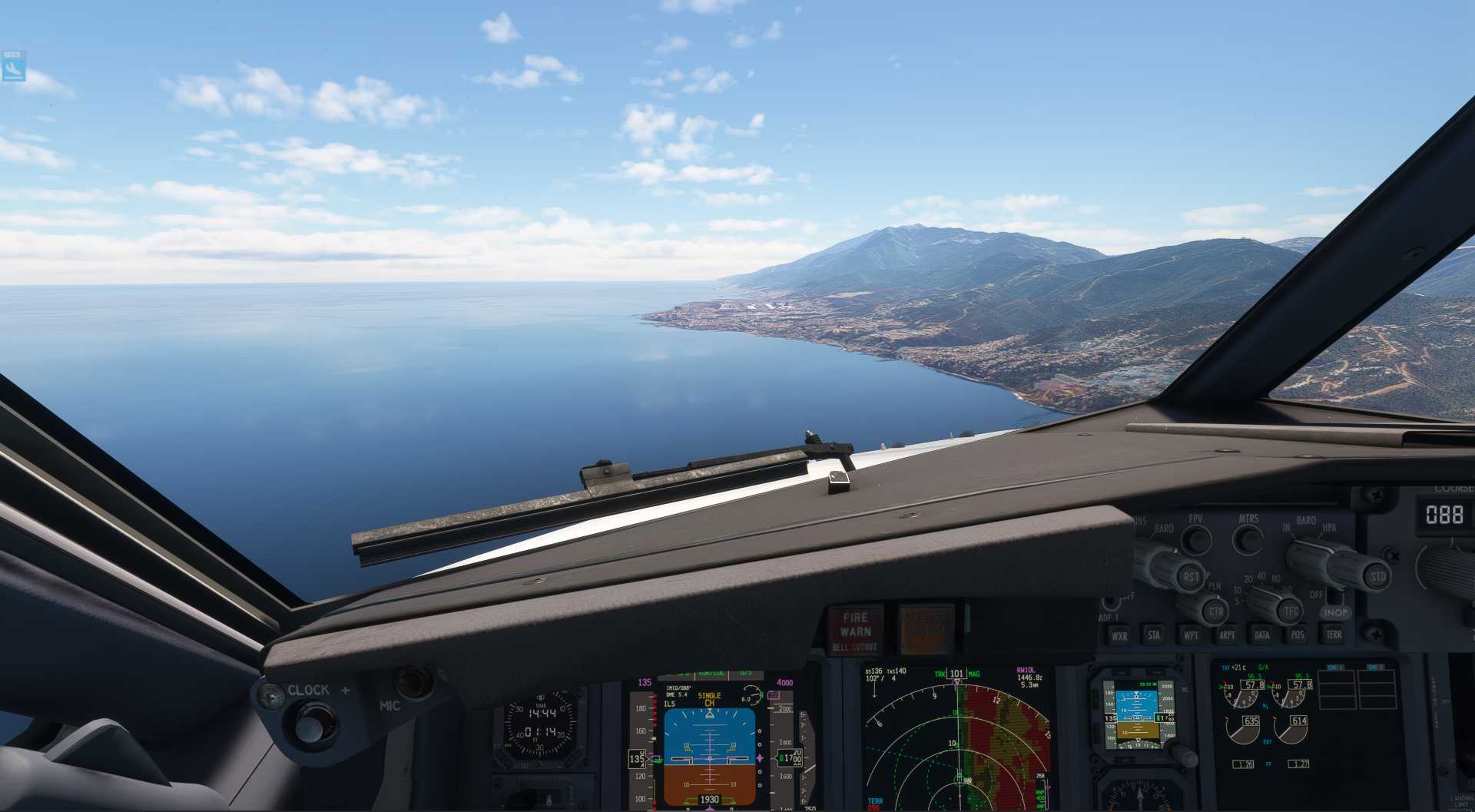
Task: Toggle the POS position map button
Action: pos(1298,635)
